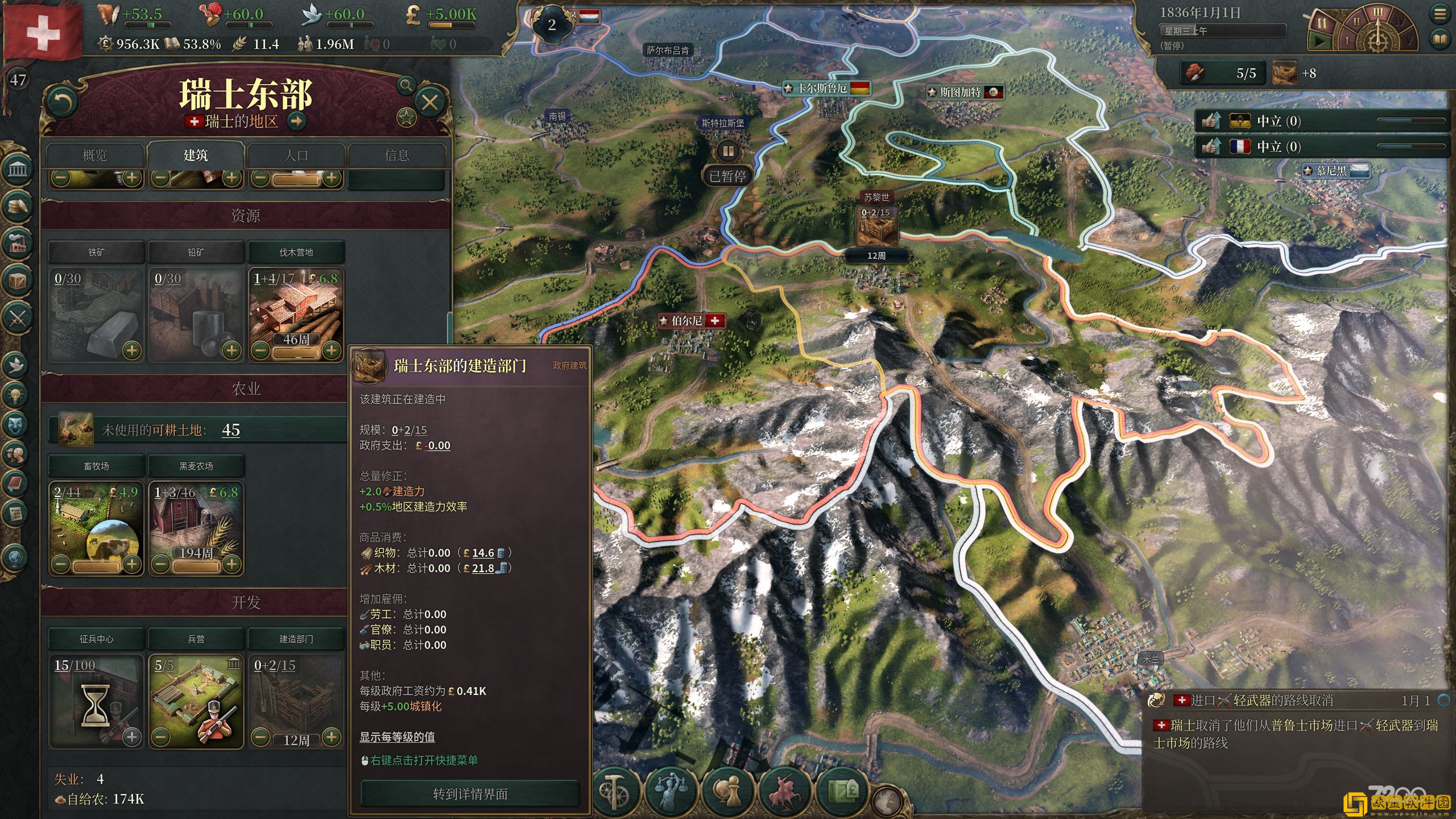Viewport: 1456px width, 819px height.
Task: Switch to the 概览 tab
Action: tap(95, 155)
